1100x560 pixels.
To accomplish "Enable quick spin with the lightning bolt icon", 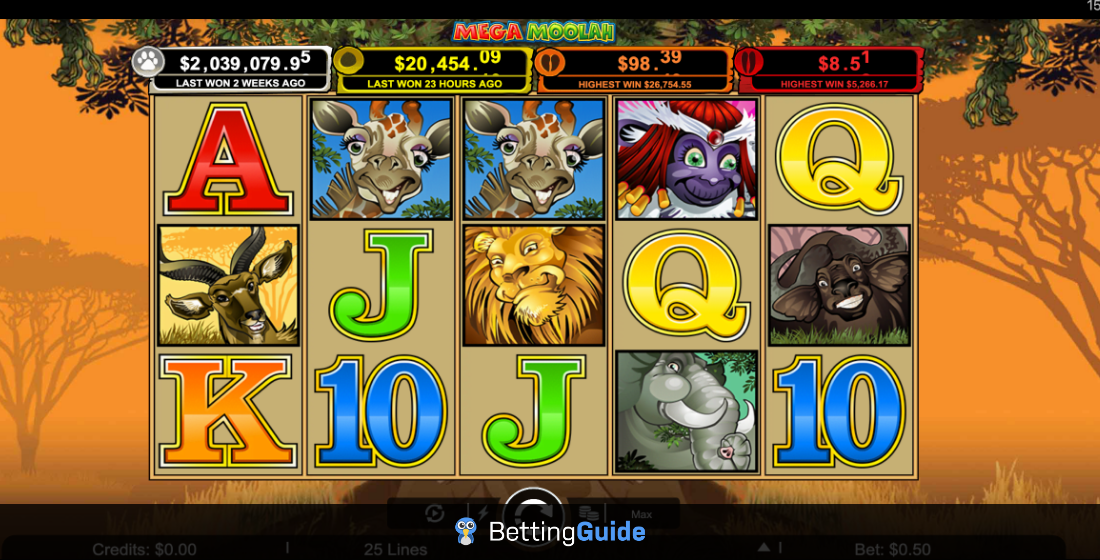I will [x=484, y=513].
